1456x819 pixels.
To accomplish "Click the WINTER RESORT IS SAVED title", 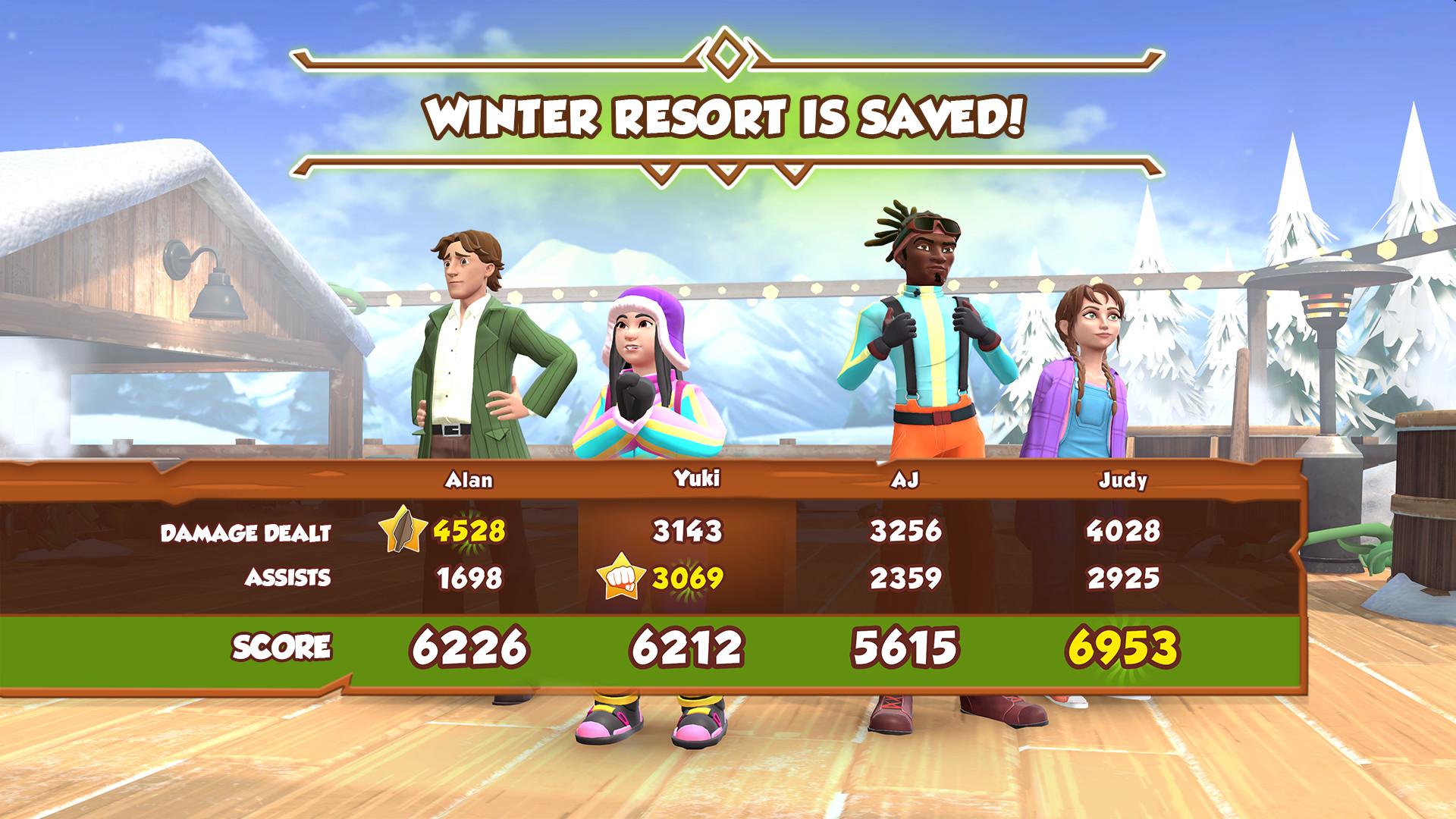I will click(x=726, y=114).
